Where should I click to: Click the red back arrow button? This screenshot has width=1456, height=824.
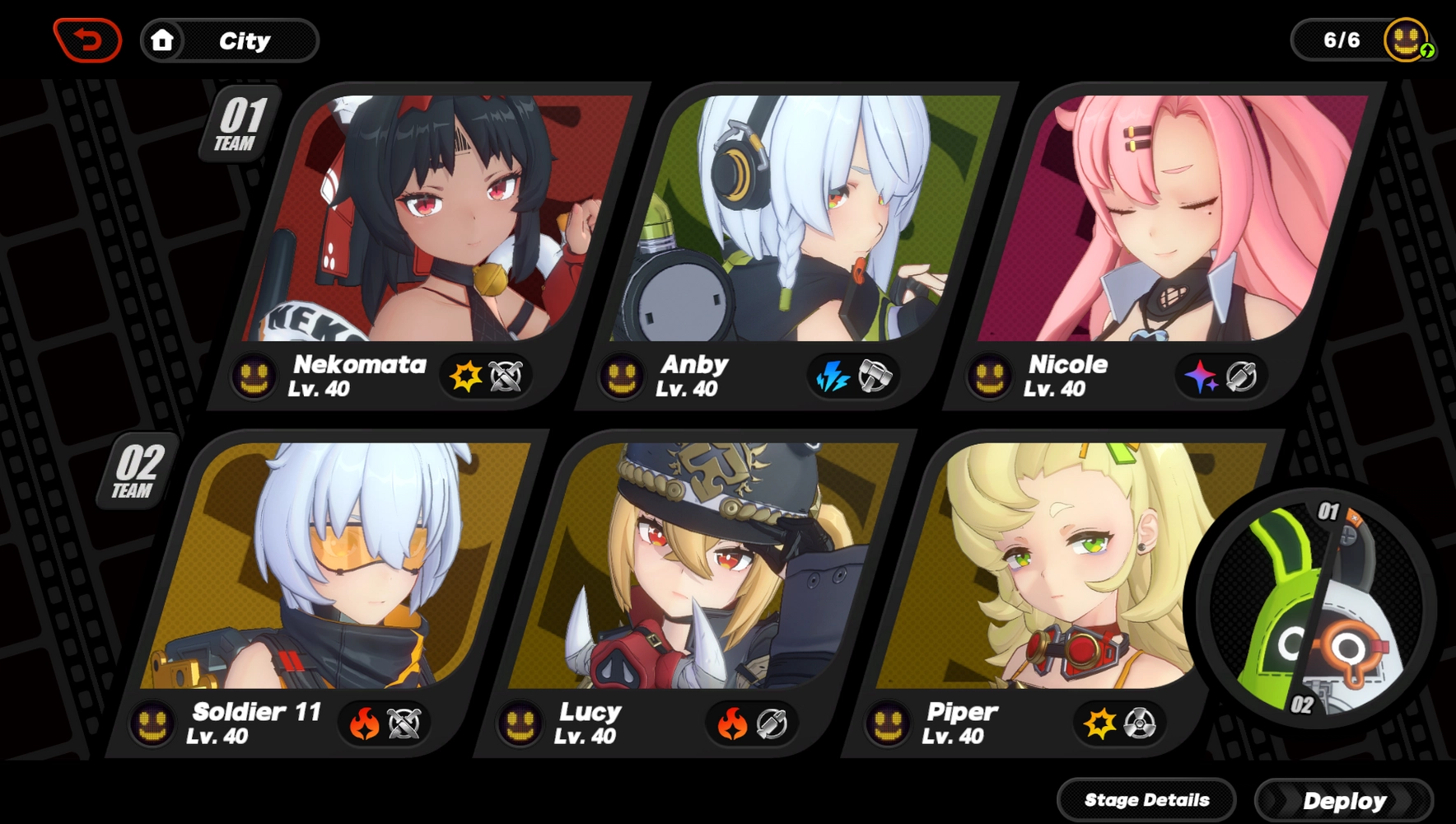click(87, 37)
